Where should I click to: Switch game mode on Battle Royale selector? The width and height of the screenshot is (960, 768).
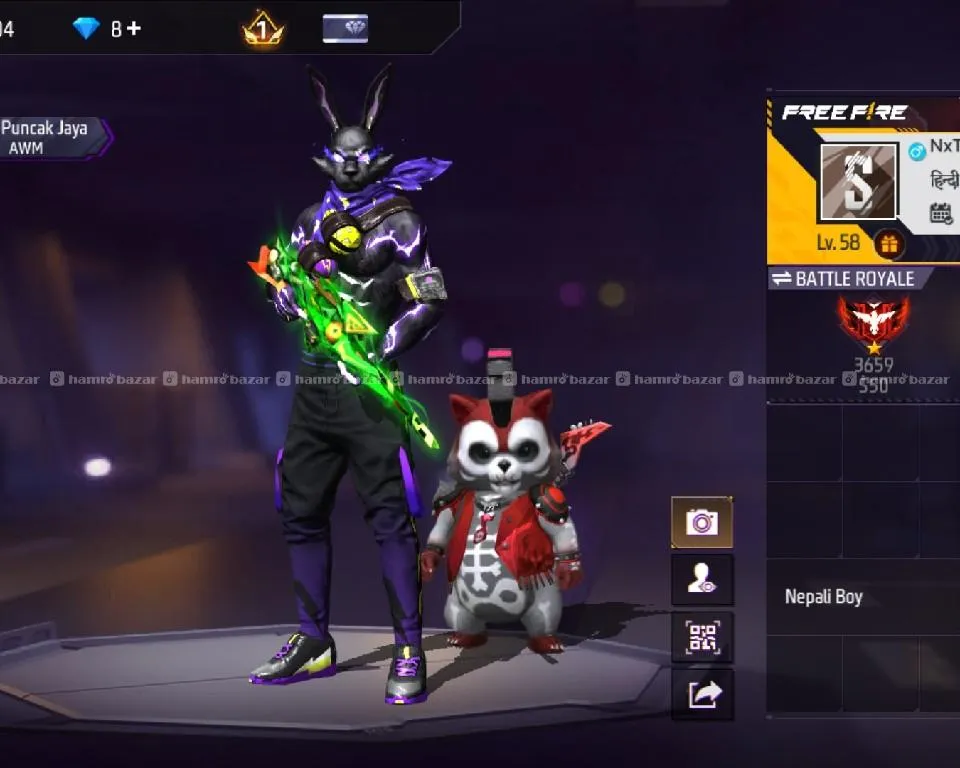click(845, 279)
